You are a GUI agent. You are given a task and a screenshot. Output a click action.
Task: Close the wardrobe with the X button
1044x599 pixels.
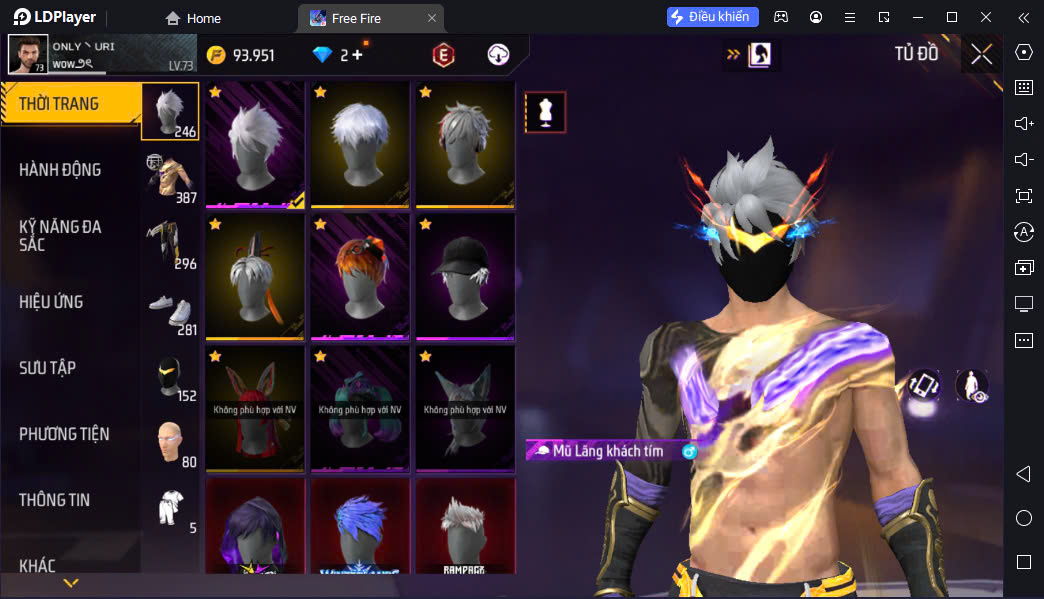(x=981, y=54)
